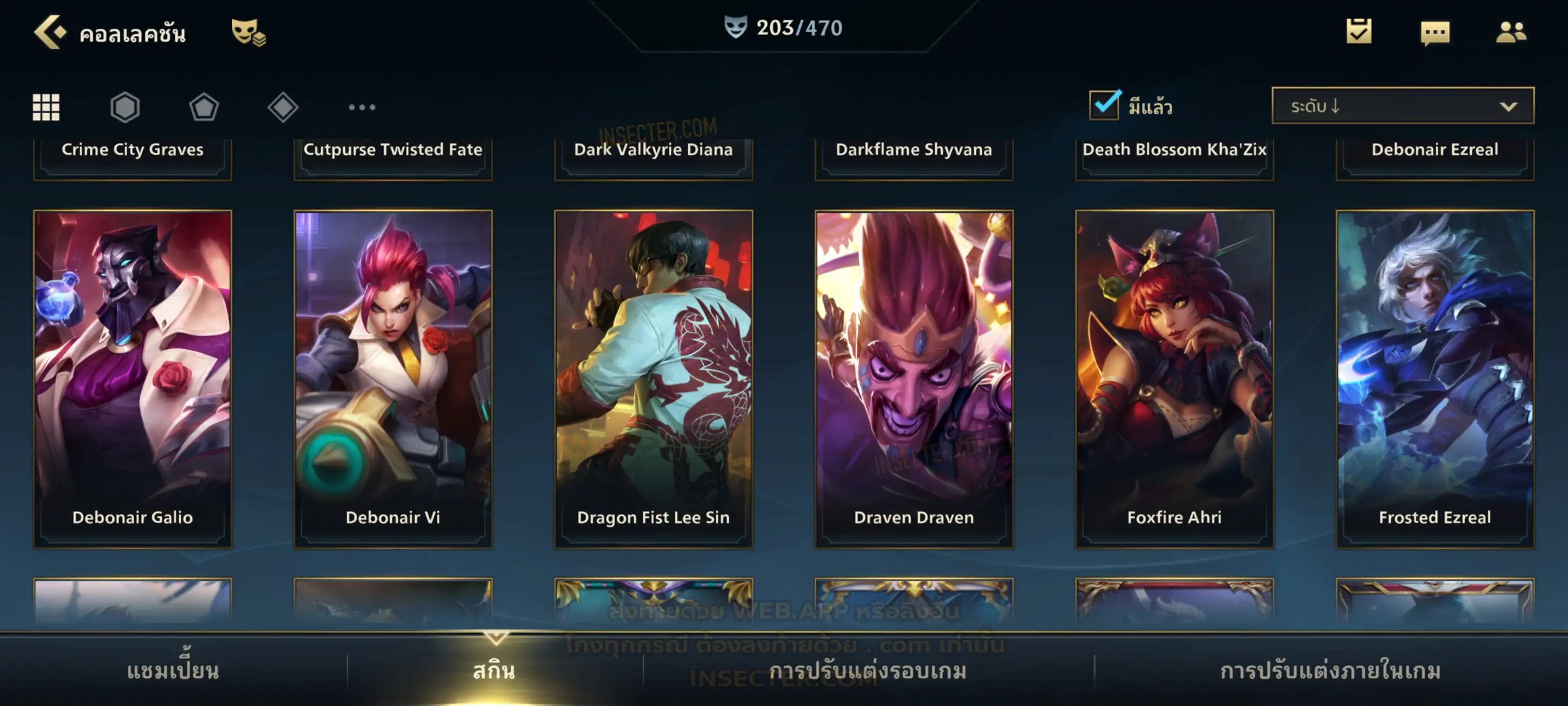Image resolution: width=1568 pixels, height=706 pixels.
Task: View the Dragon Fist Lee Sin skin
Action: point(653,379)
